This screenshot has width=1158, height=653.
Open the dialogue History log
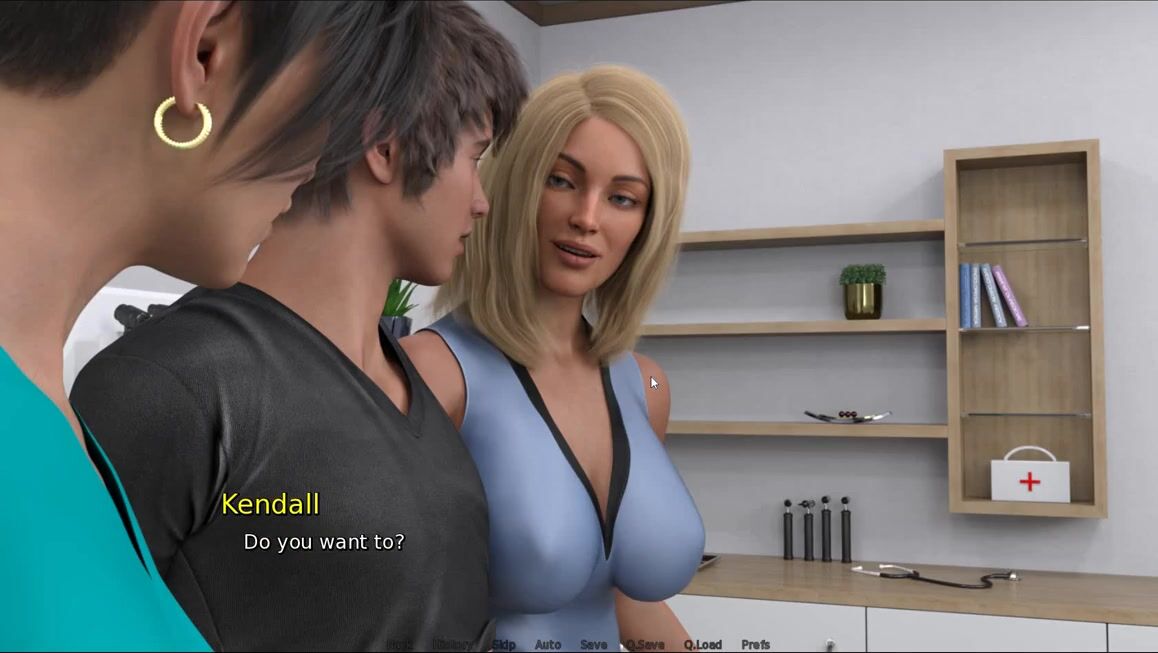452,645
